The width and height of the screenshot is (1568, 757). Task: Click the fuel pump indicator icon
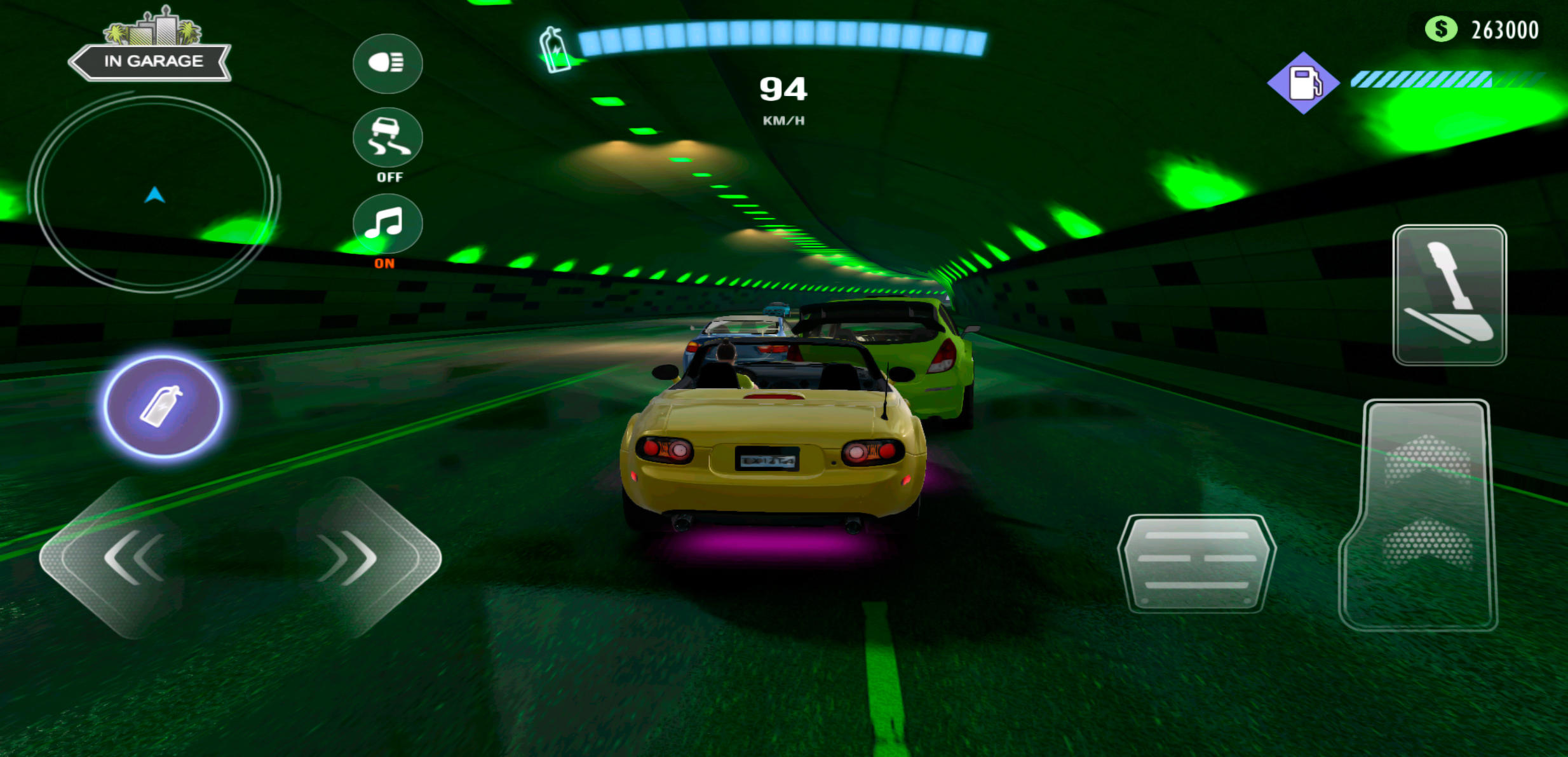[x=1304, y=83]
